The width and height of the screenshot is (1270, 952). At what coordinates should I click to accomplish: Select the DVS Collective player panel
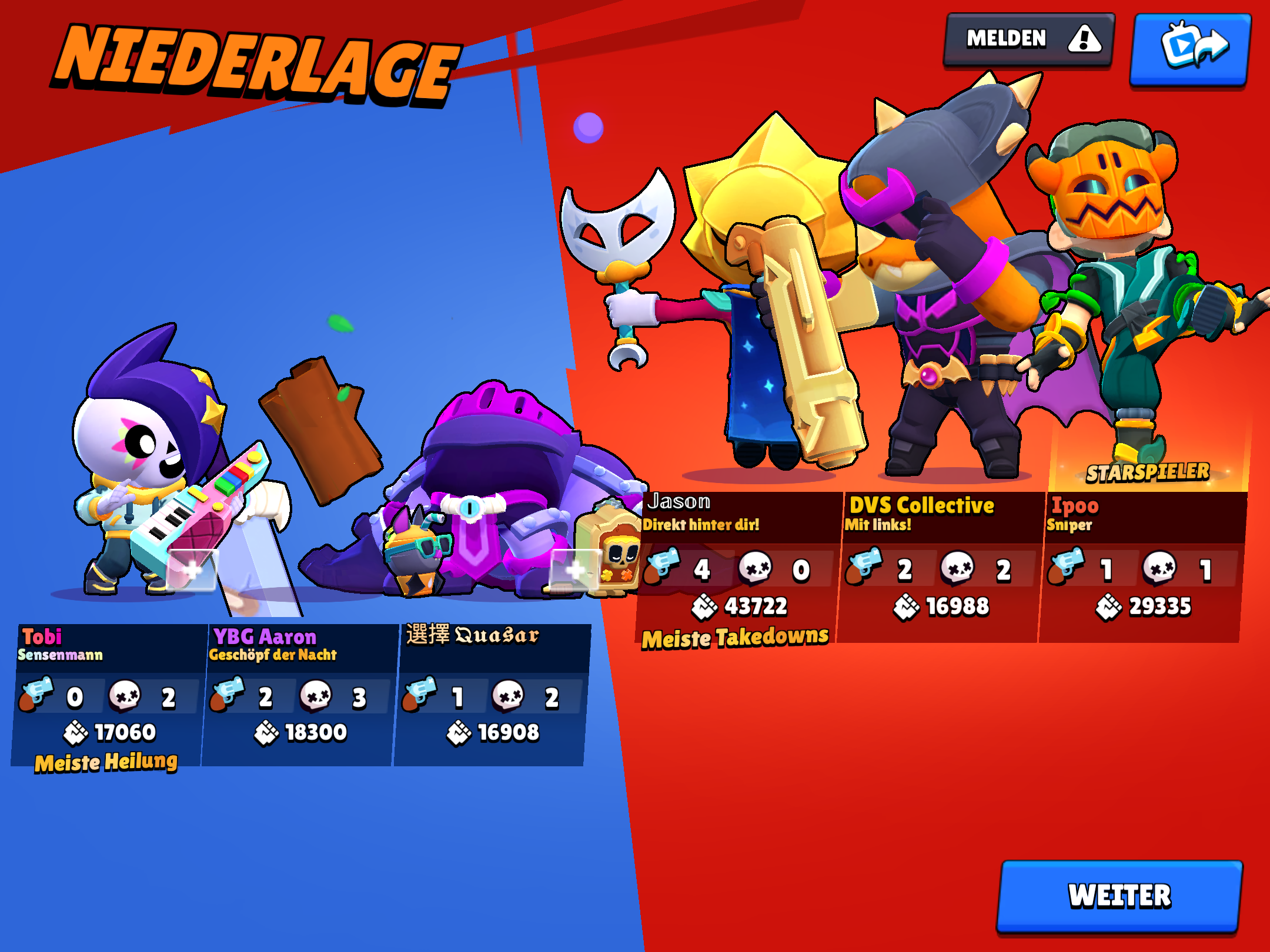pos(940,567)
